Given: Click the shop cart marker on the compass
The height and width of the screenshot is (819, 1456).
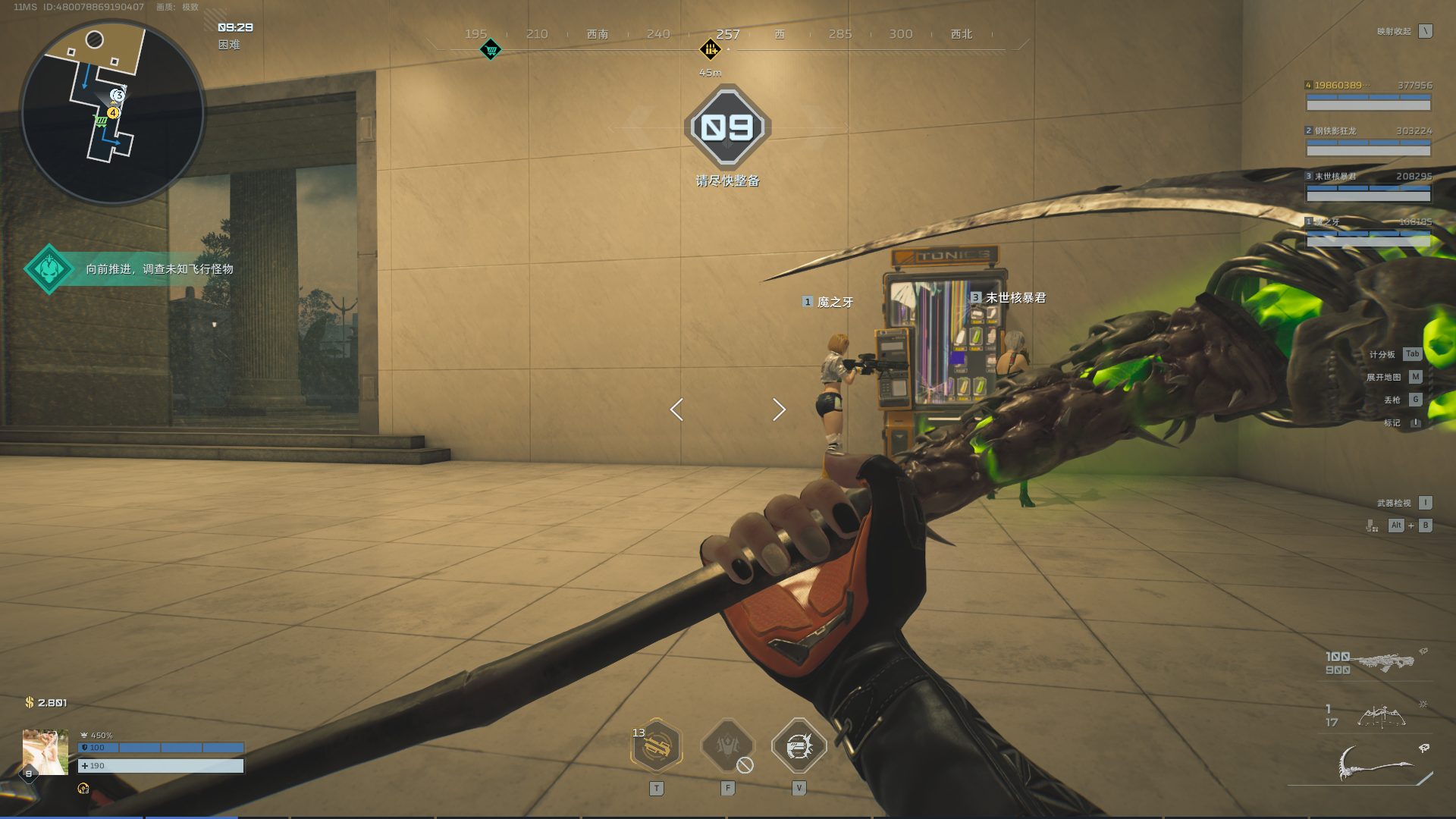Looking at the screenshot, I should tap(491, 50).
